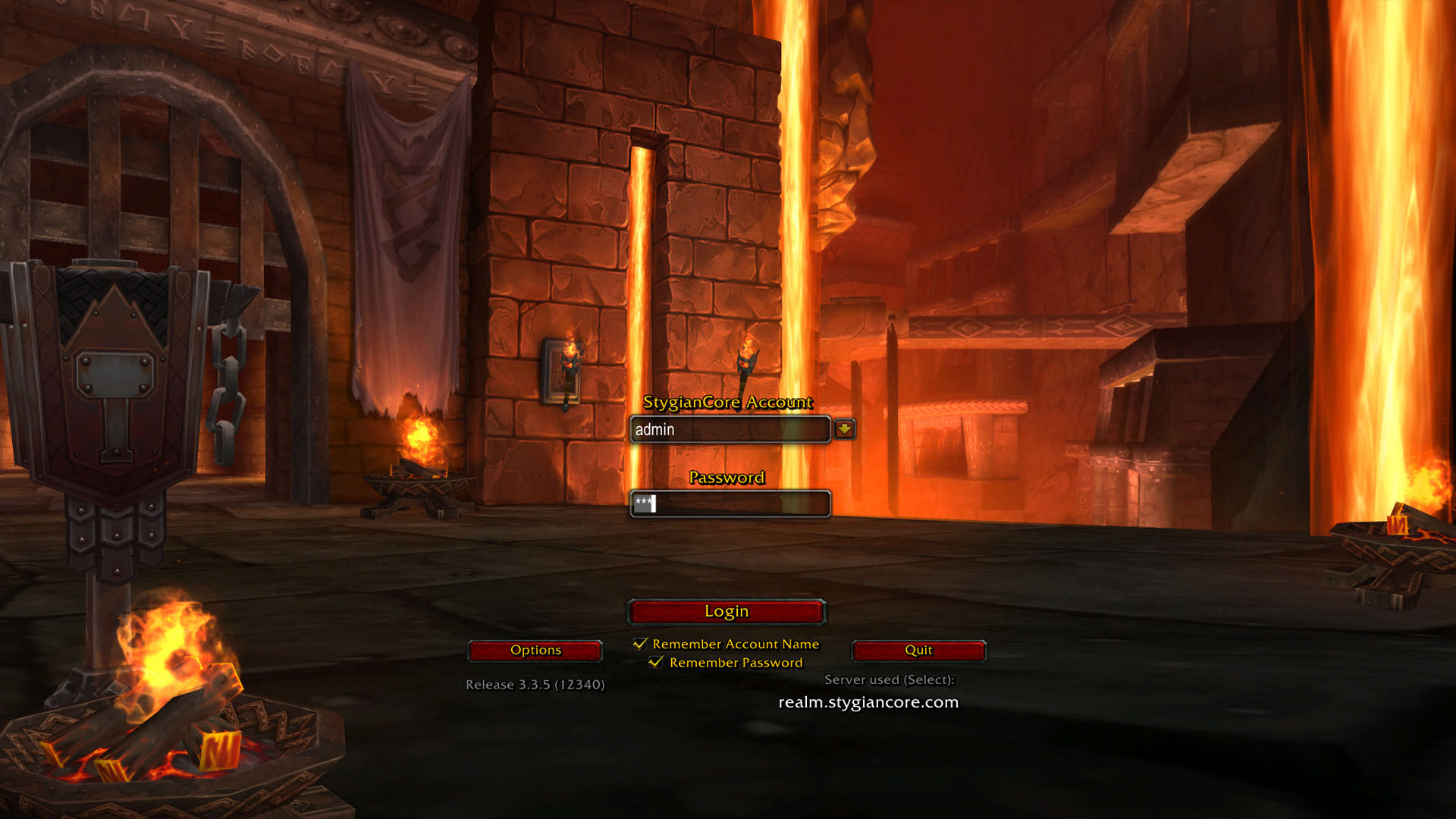Open the Options menu

[x=535, y=650]
